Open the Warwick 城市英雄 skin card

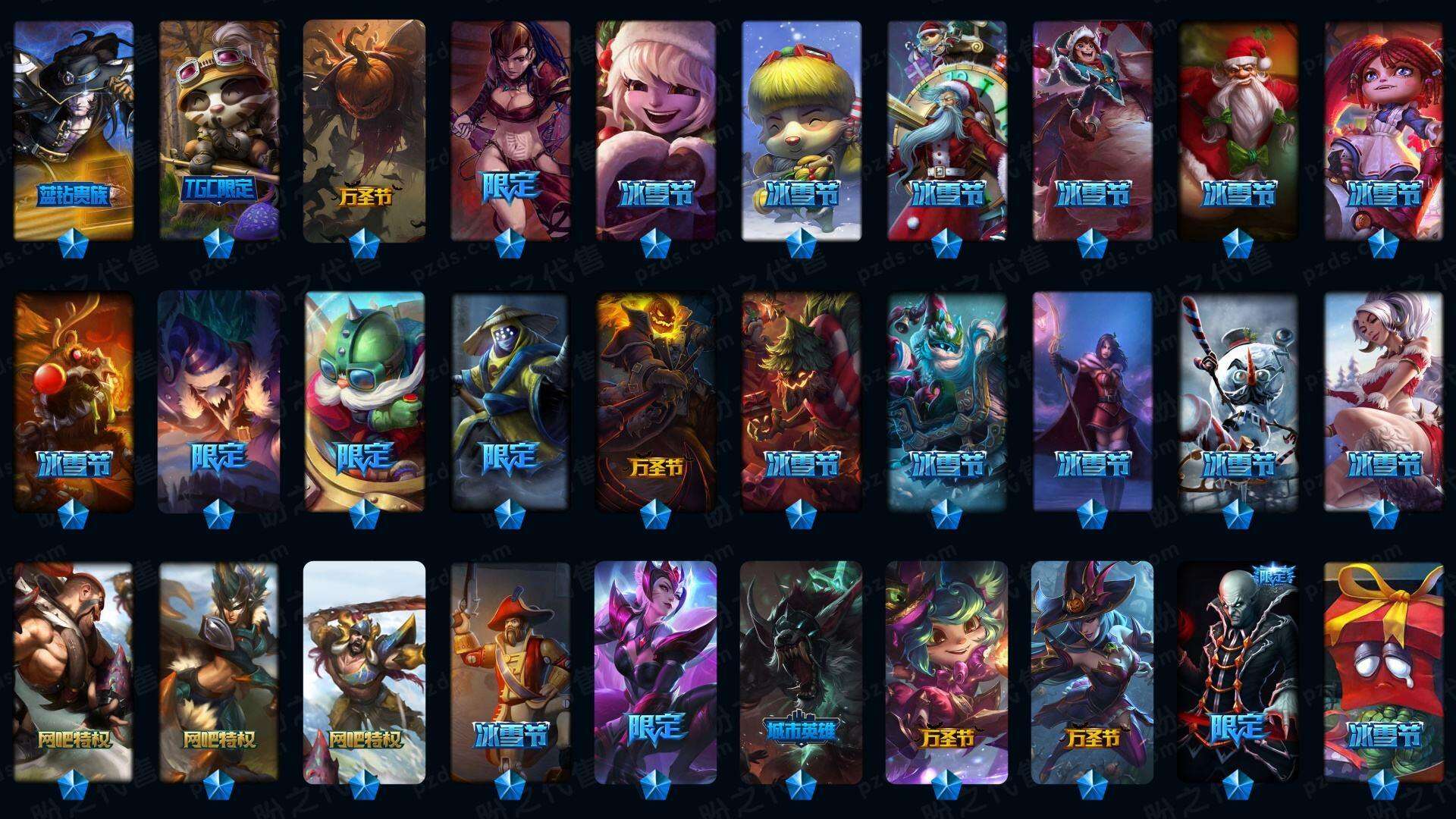802,672
